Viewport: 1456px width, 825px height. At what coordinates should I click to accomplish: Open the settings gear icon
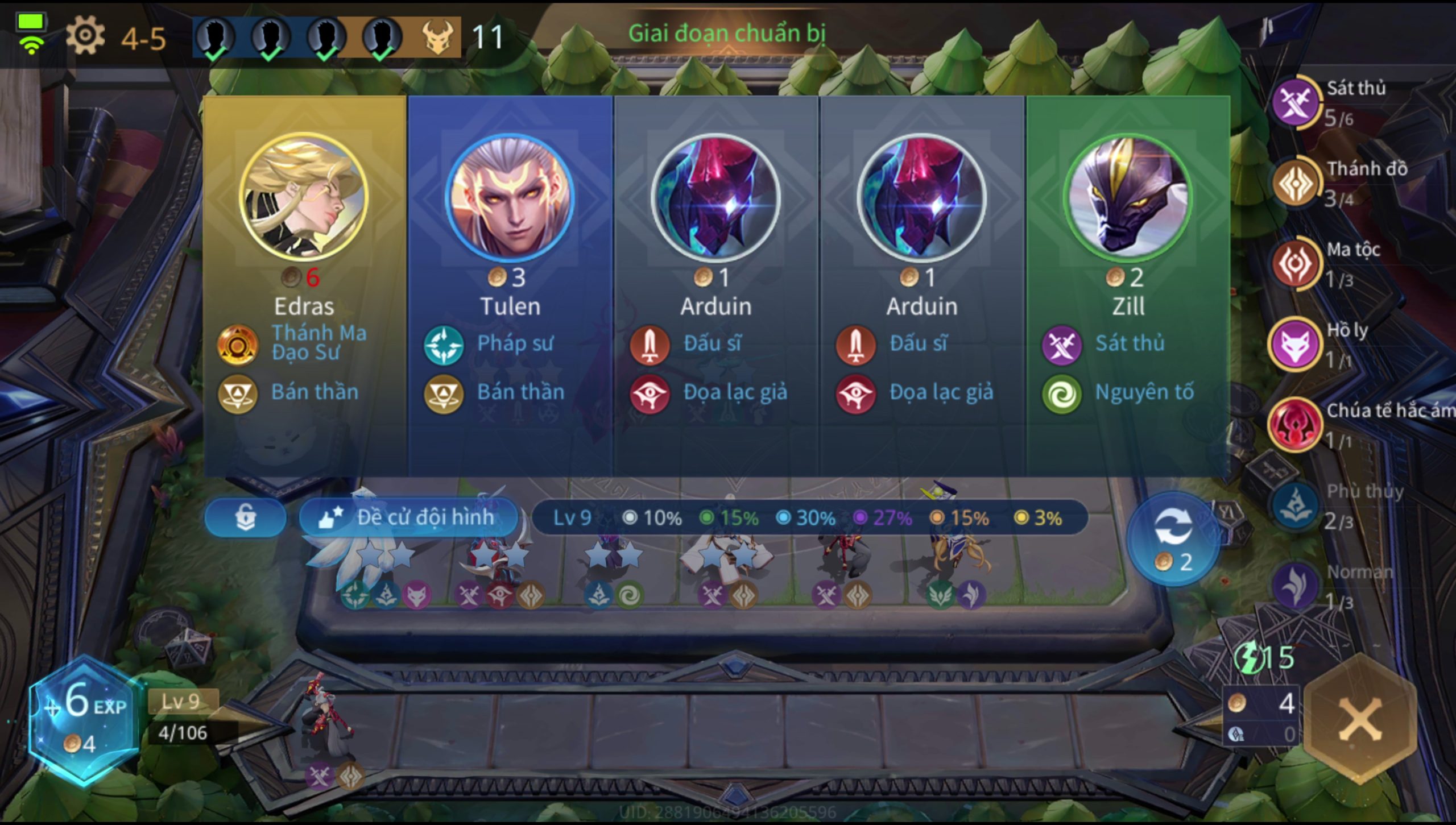click(x=85, y=36)
